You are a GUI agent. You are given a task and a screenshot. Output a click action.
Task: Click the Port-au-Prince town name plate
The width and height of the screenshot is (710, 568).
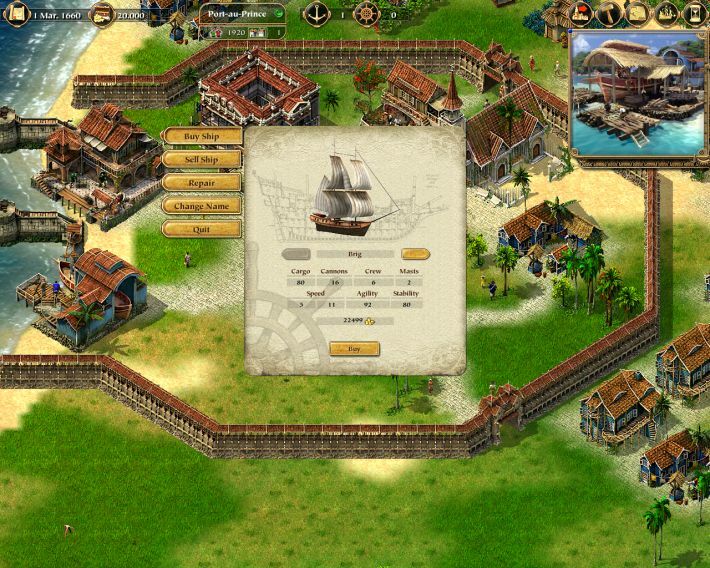[x=238, y=14]
